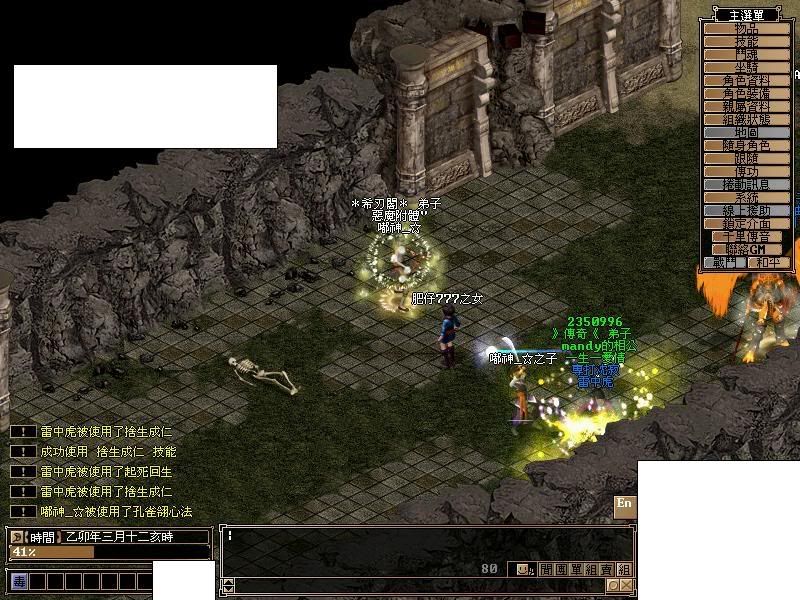The height and width of the screenshot is (600, 800).
Task: Select the 毒 poison hotbar slot
Action: coord(19,580)
